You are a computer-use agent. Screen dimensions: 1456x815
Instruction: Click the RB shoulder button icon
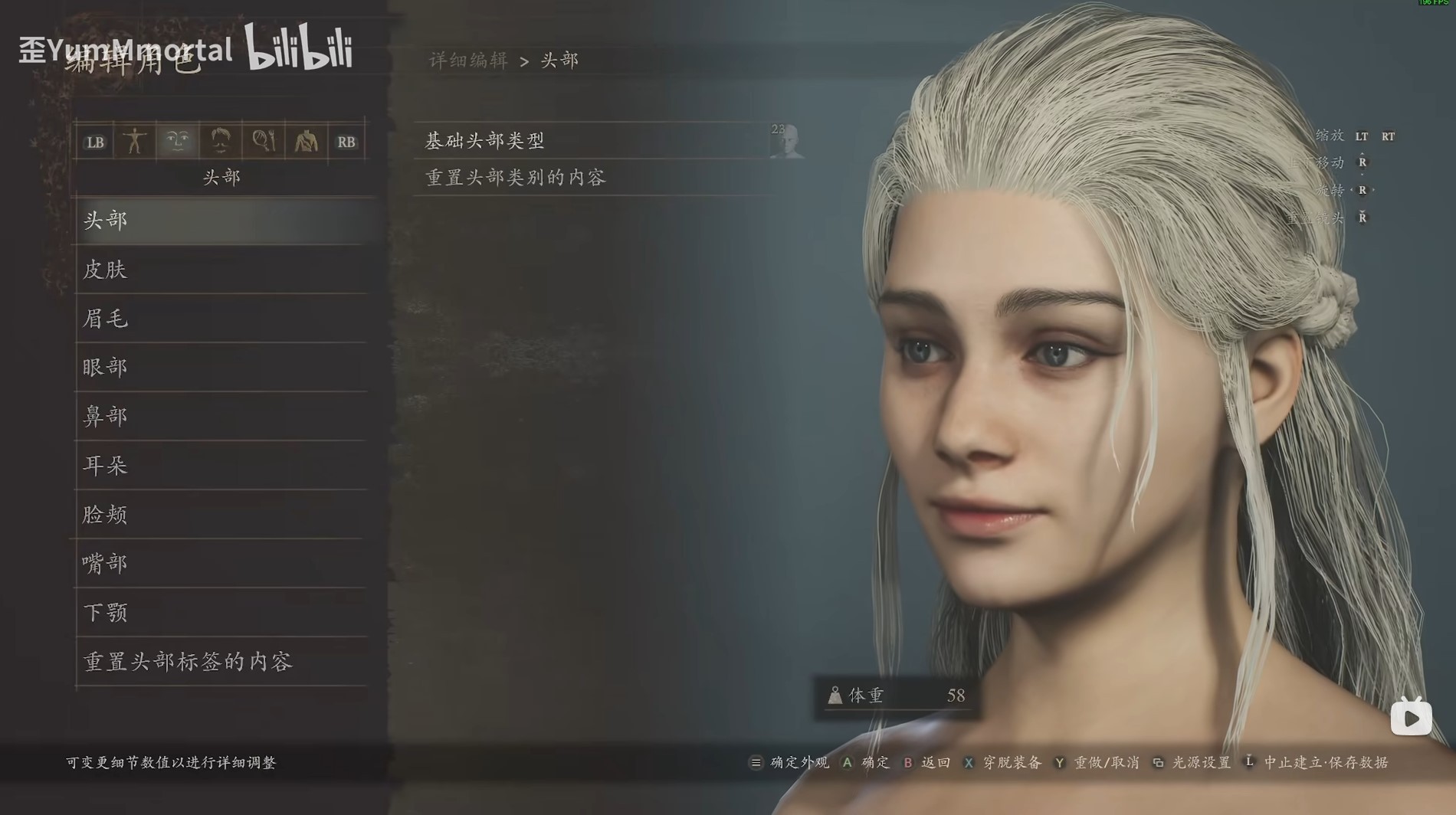(346, 141)
